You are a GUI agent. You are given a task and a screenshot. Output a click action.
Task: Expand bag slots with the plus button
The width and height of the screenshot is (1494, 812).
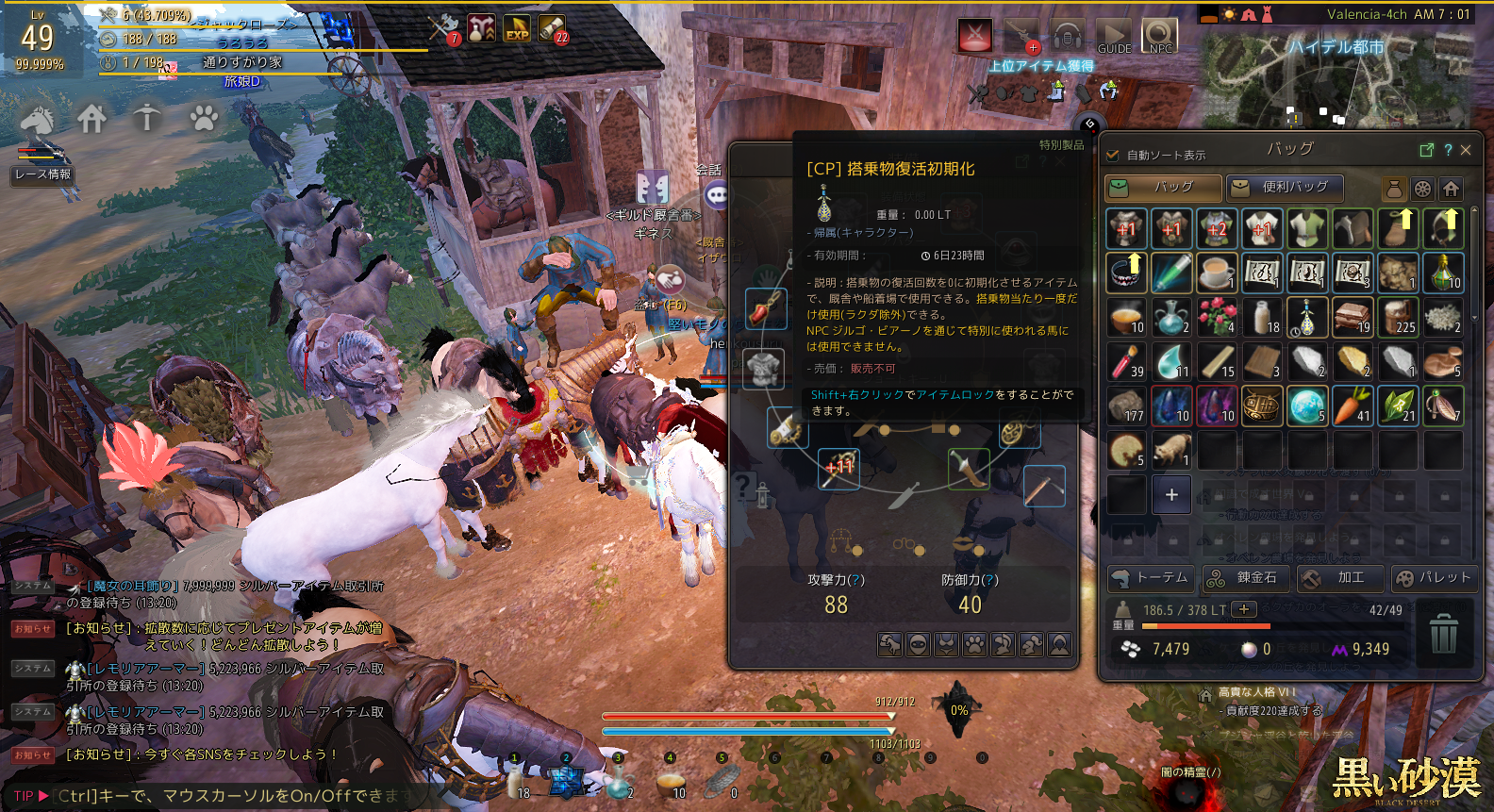(x=1171, y=495)
